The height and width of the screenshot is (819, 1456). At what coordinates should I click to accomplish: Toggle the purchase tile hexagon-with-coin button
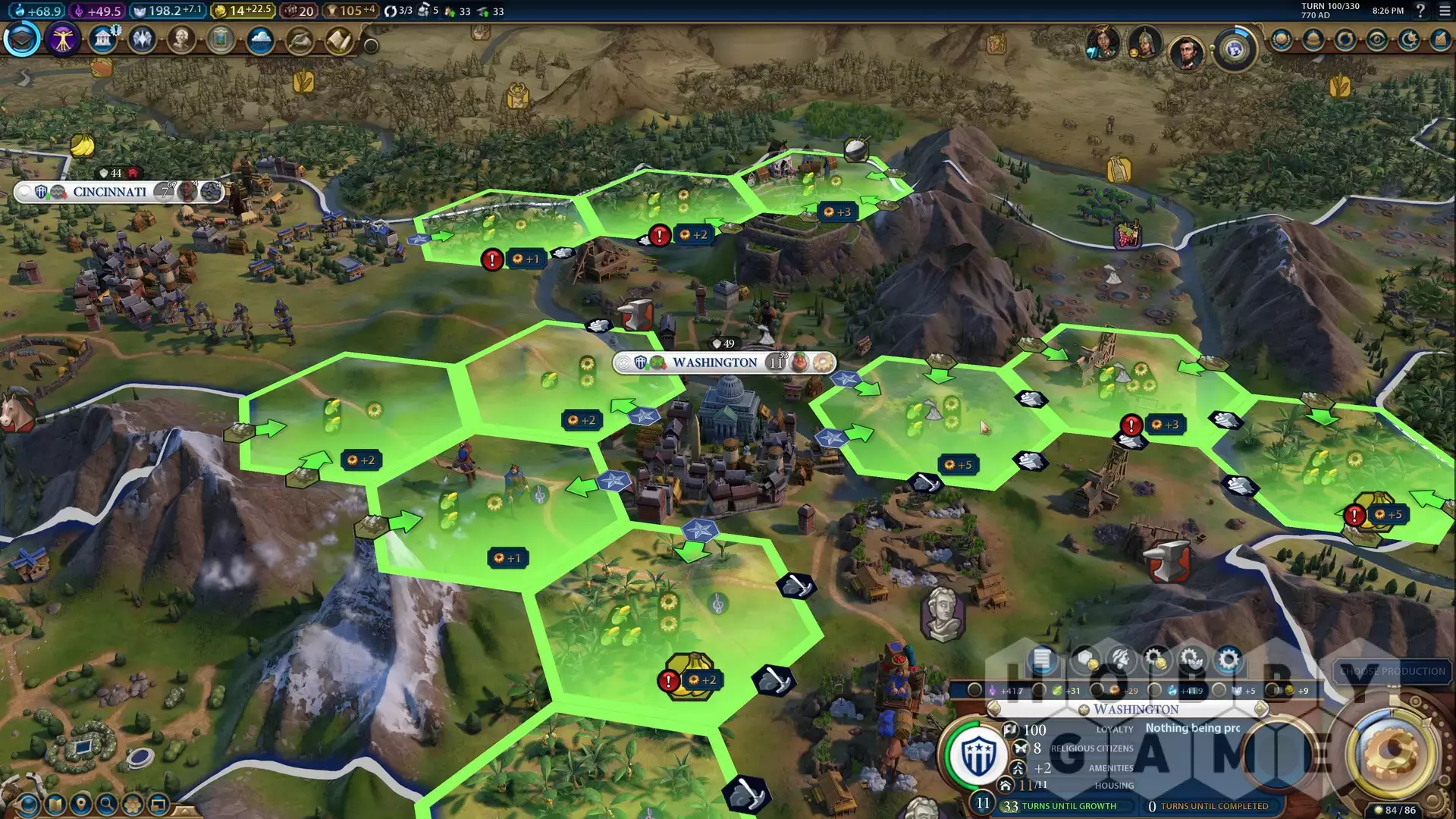(1084, 660)
